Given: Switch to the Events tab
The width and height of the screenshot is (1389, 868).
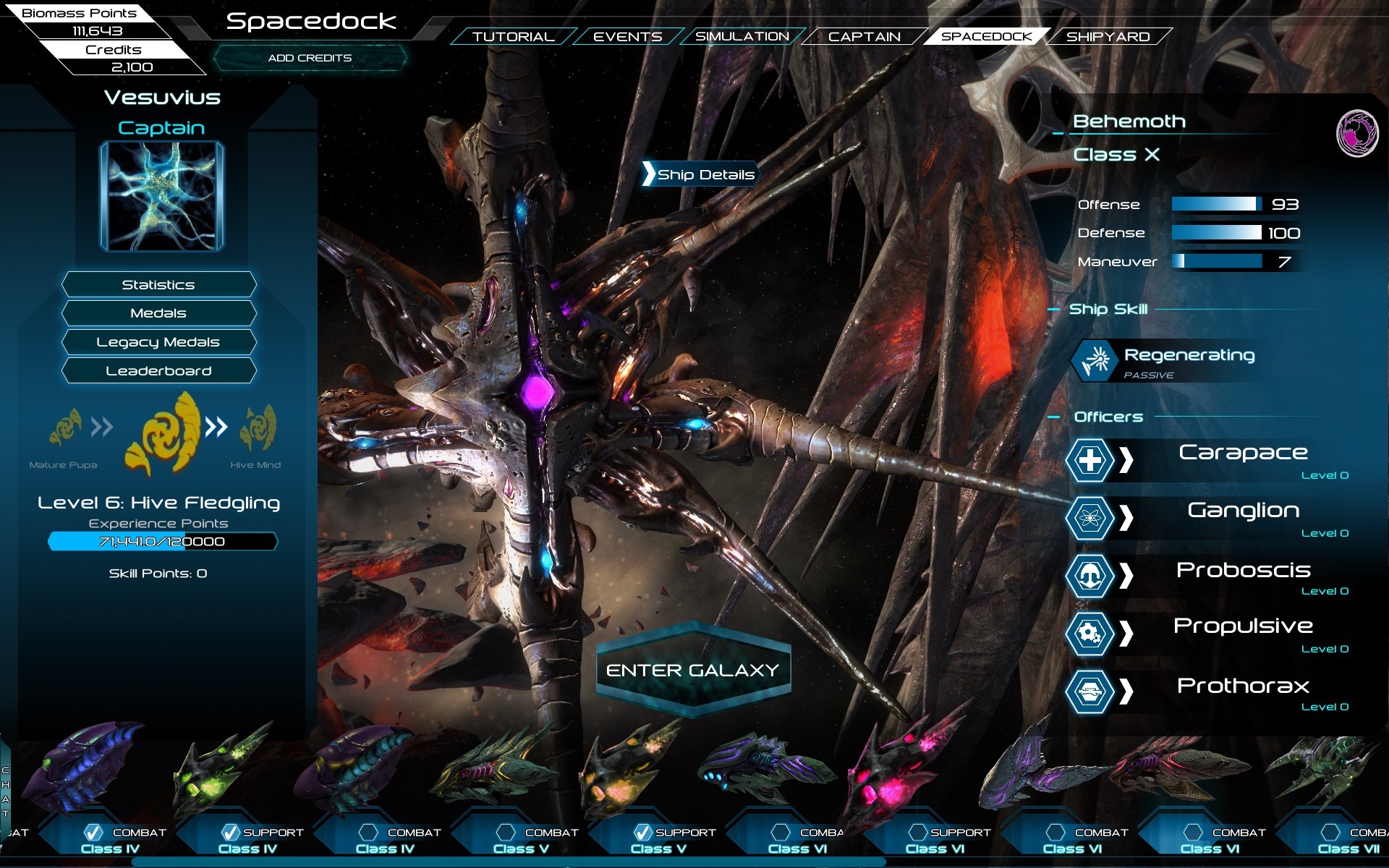Looking at the screenshot, I should [x=627, y=36].
